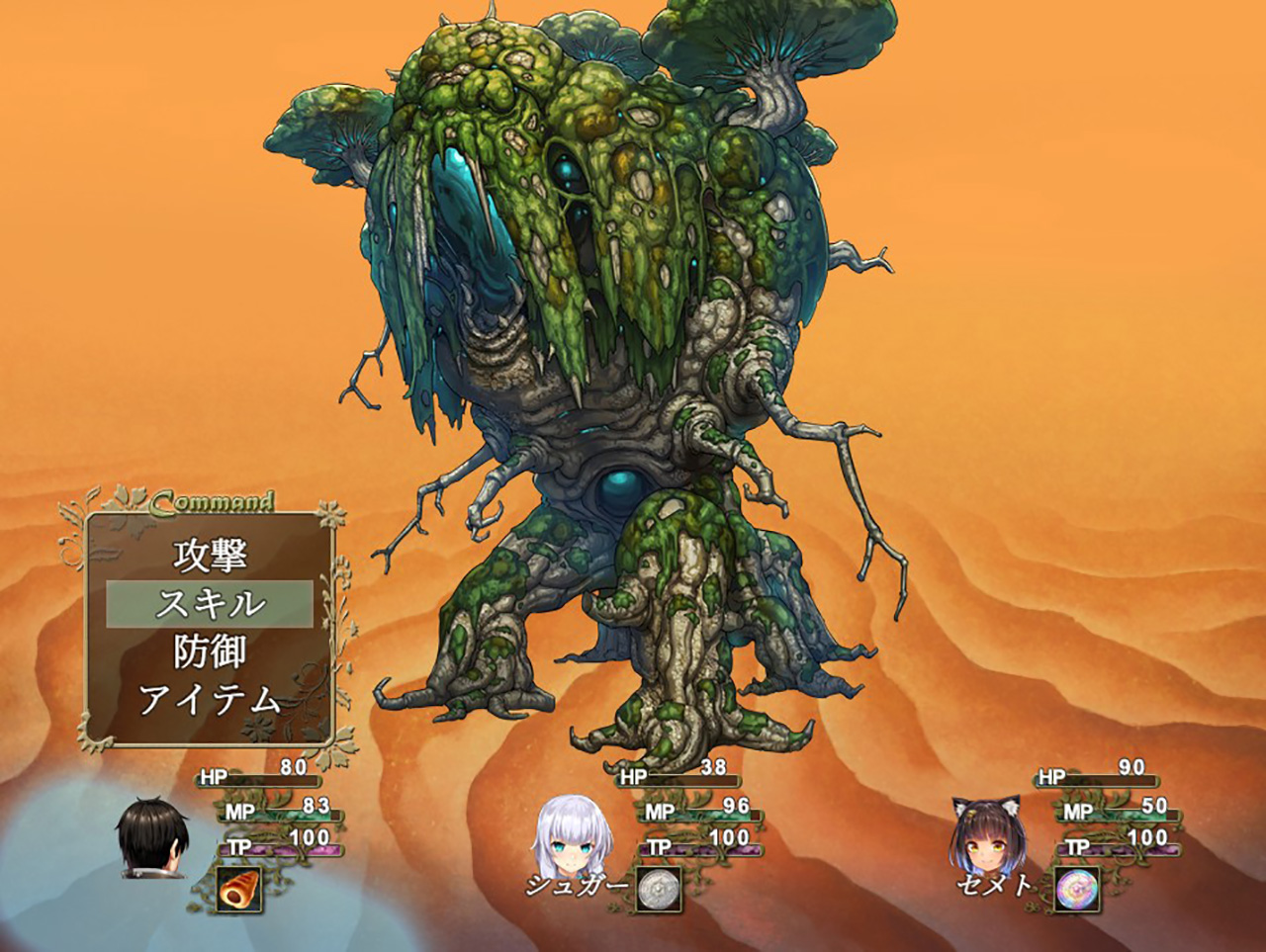Choose the 攻撃 attack command
The width and height of the screenshot is (1266, 952).
coord(210,556)
